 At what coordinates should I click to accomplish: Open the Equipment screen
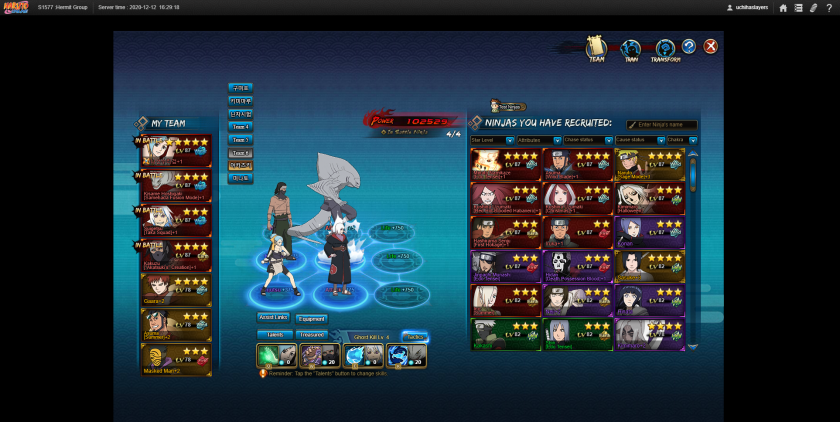(x=311, y=318)
